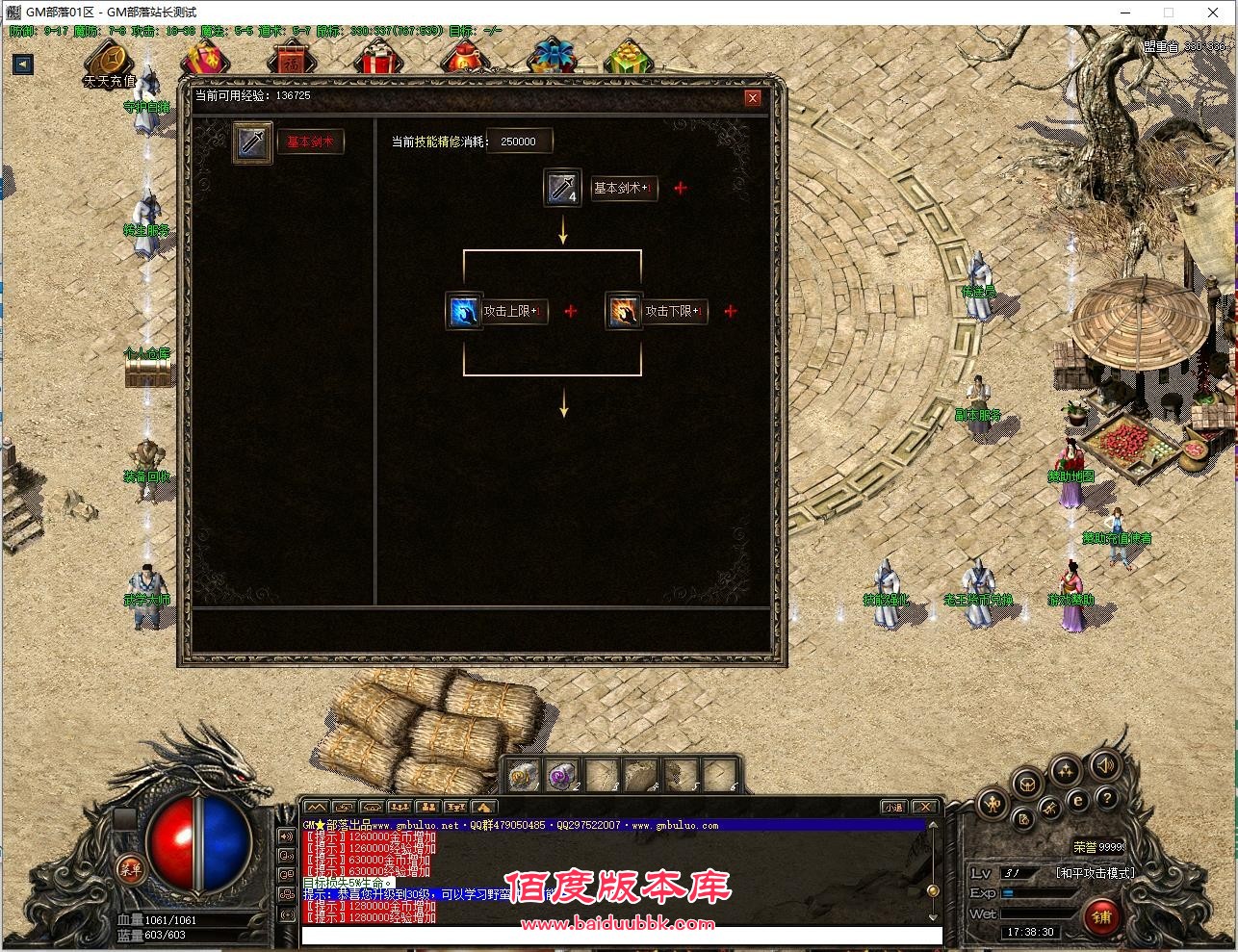1238x952 pixels.
Task: Add a point to 攻击下限
Action: coord(731,311)
